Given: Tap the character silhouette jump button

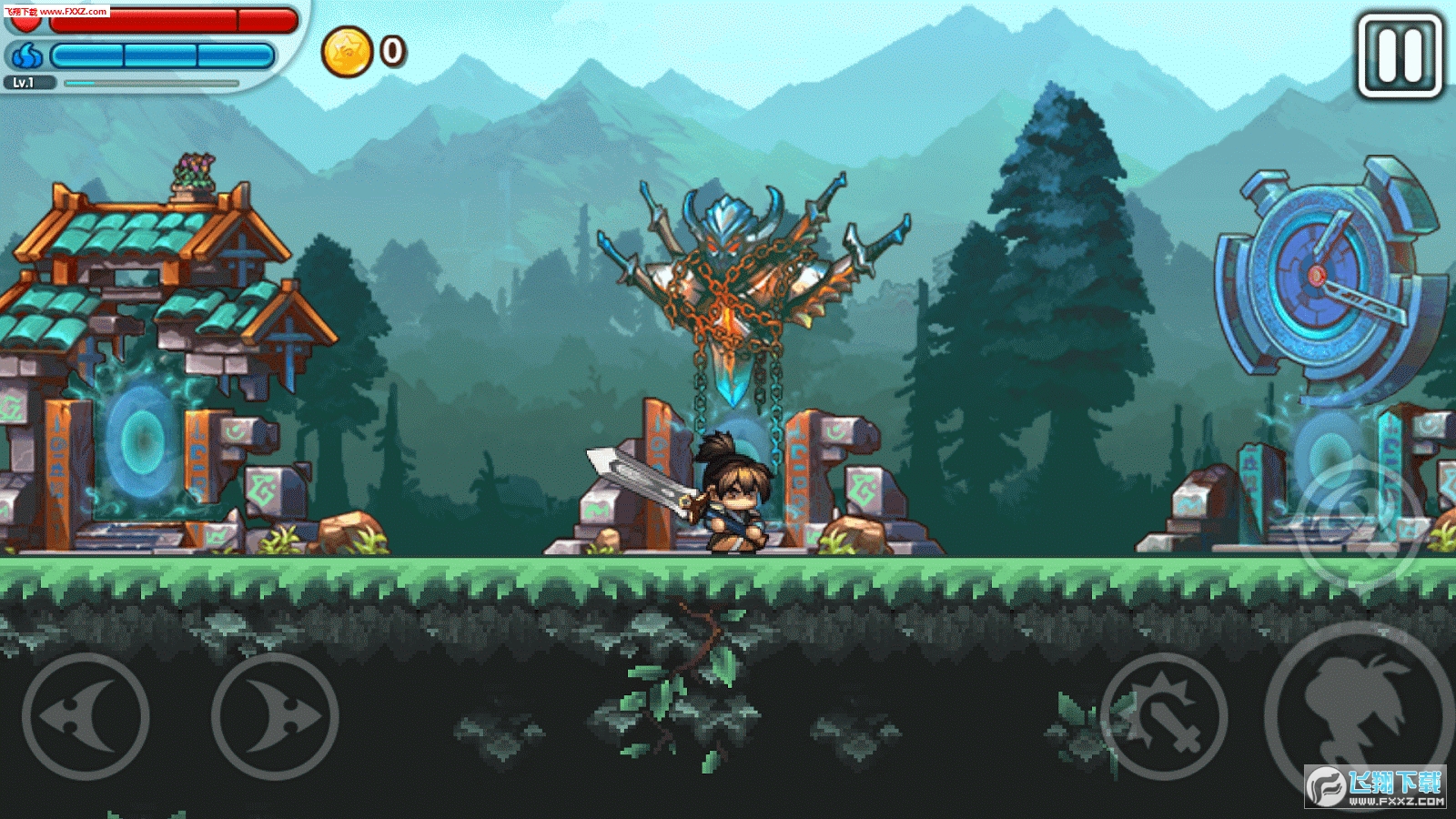Looking at the screenshot, I should 1356,710.
